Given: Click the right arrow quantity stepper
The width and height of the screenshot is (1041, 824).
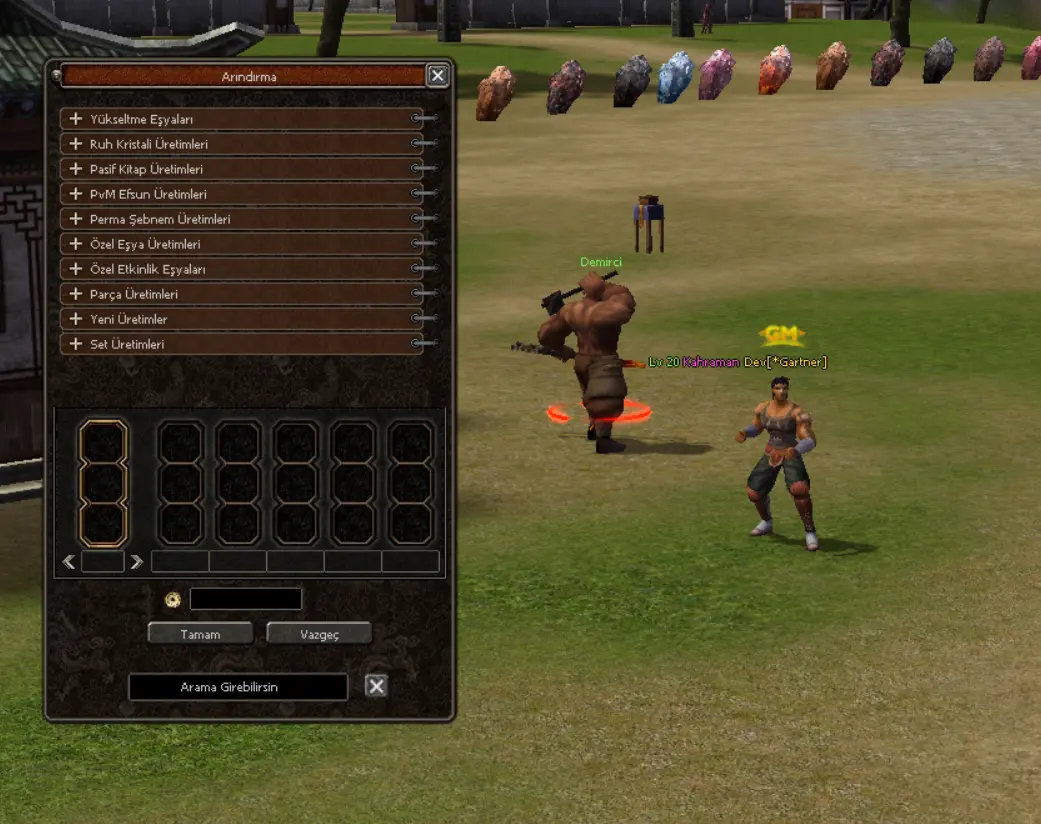Looking at the screenshot, I should 136,562.
